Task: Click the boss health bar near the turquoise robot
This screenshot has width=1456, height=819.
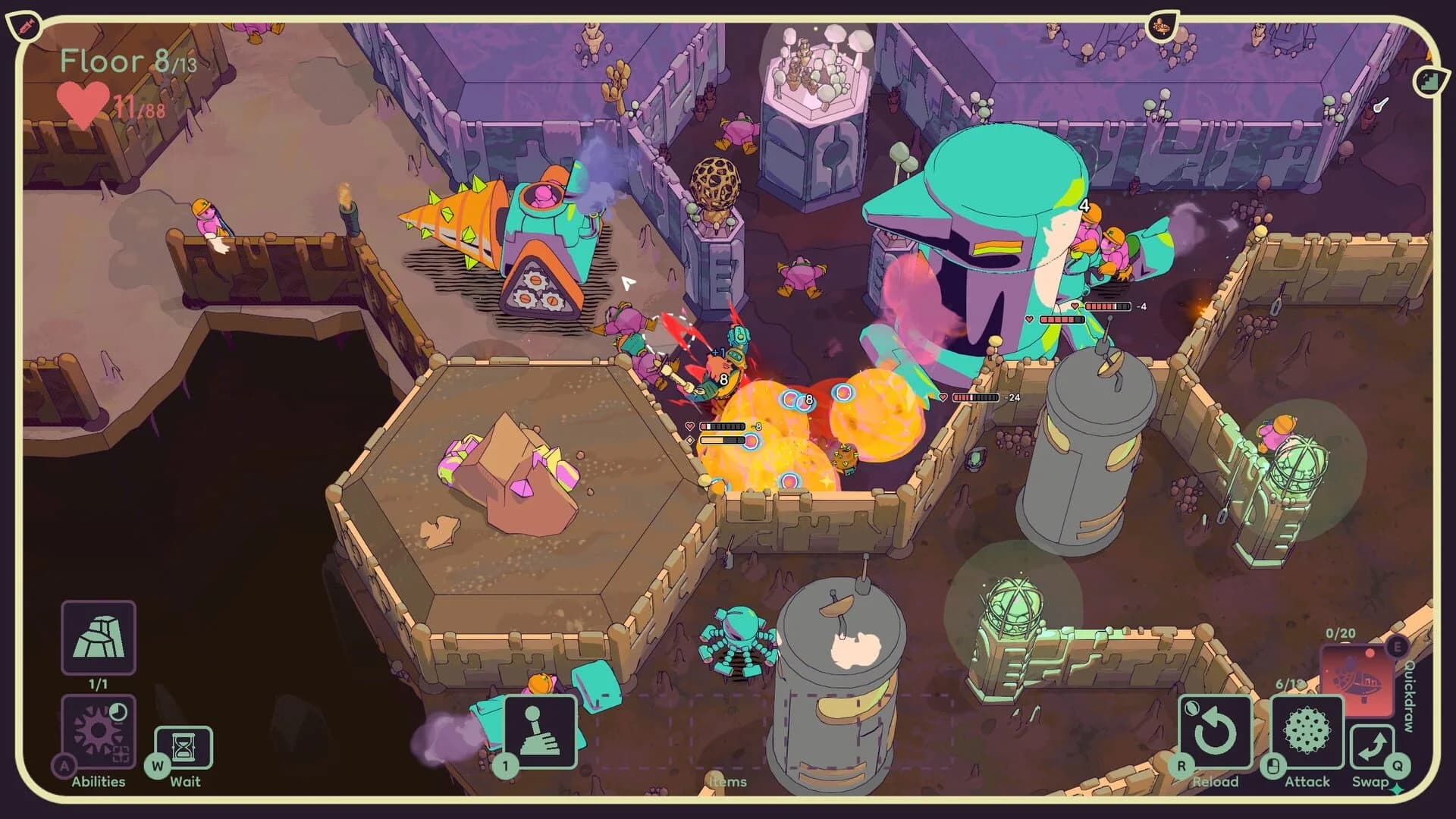Action: [1062, 320]
